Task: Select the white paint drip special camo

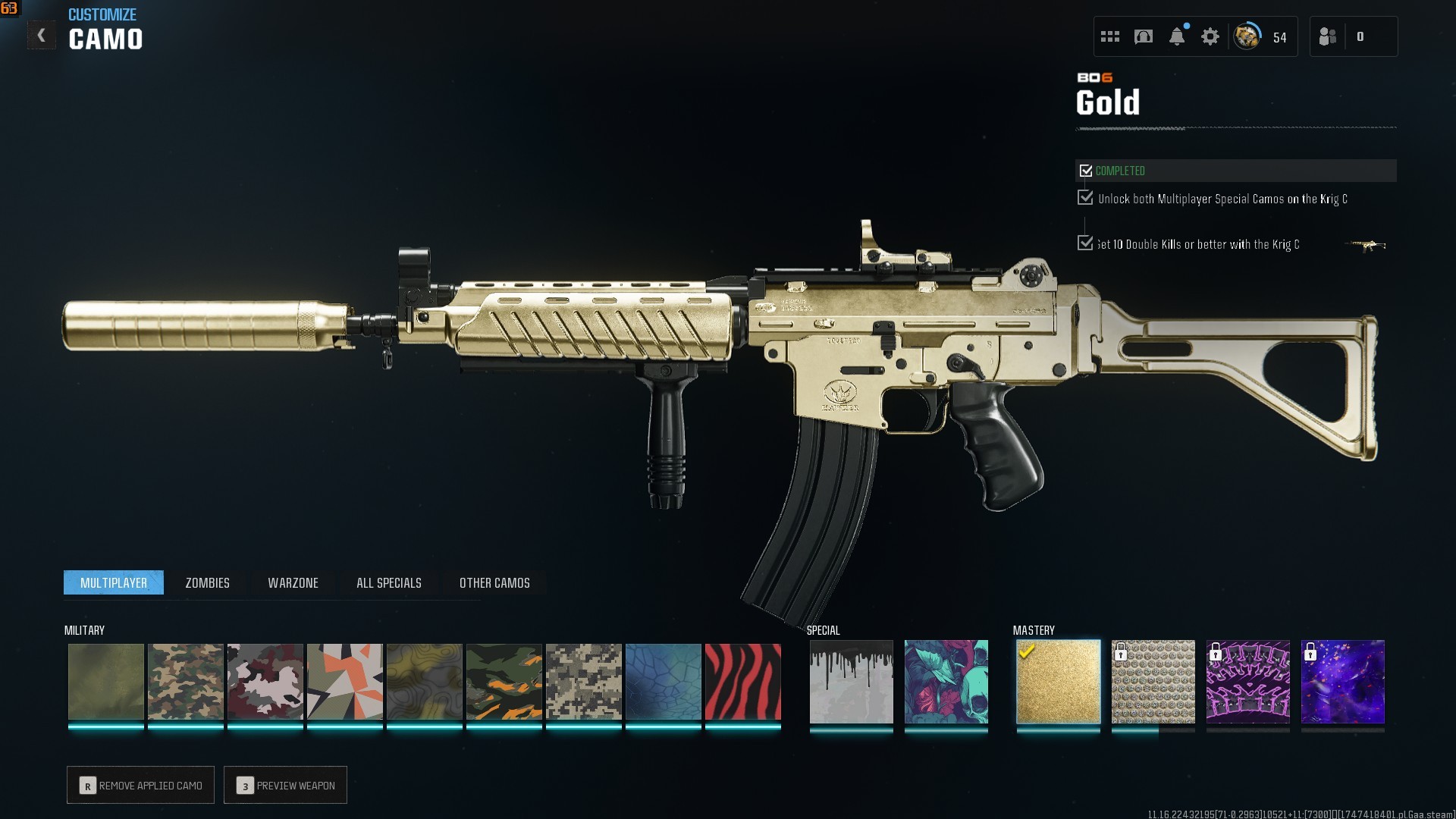Action: click(x=851, y=682)
